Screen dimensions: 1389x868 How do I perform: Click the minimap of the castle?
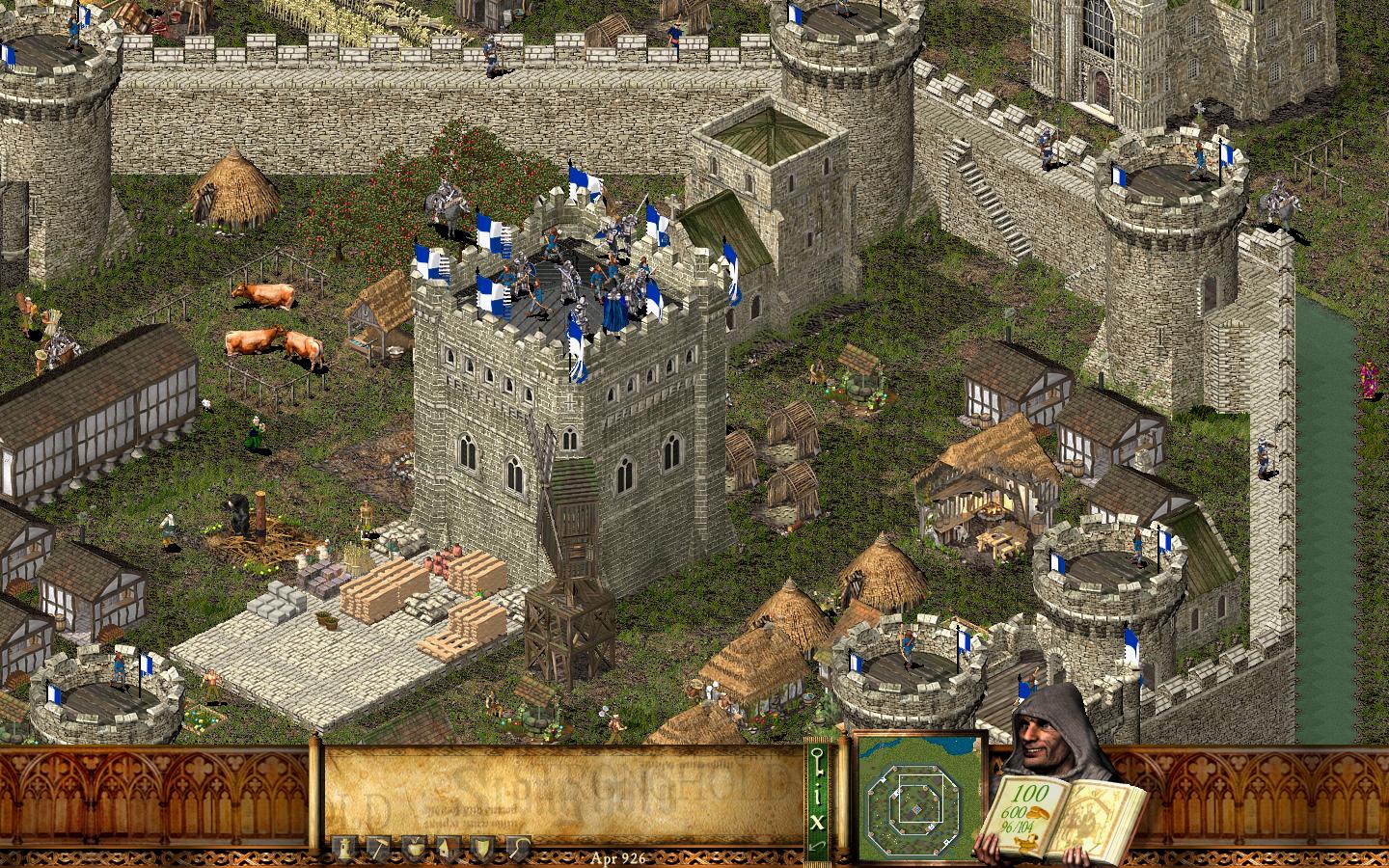click(918, 799)
